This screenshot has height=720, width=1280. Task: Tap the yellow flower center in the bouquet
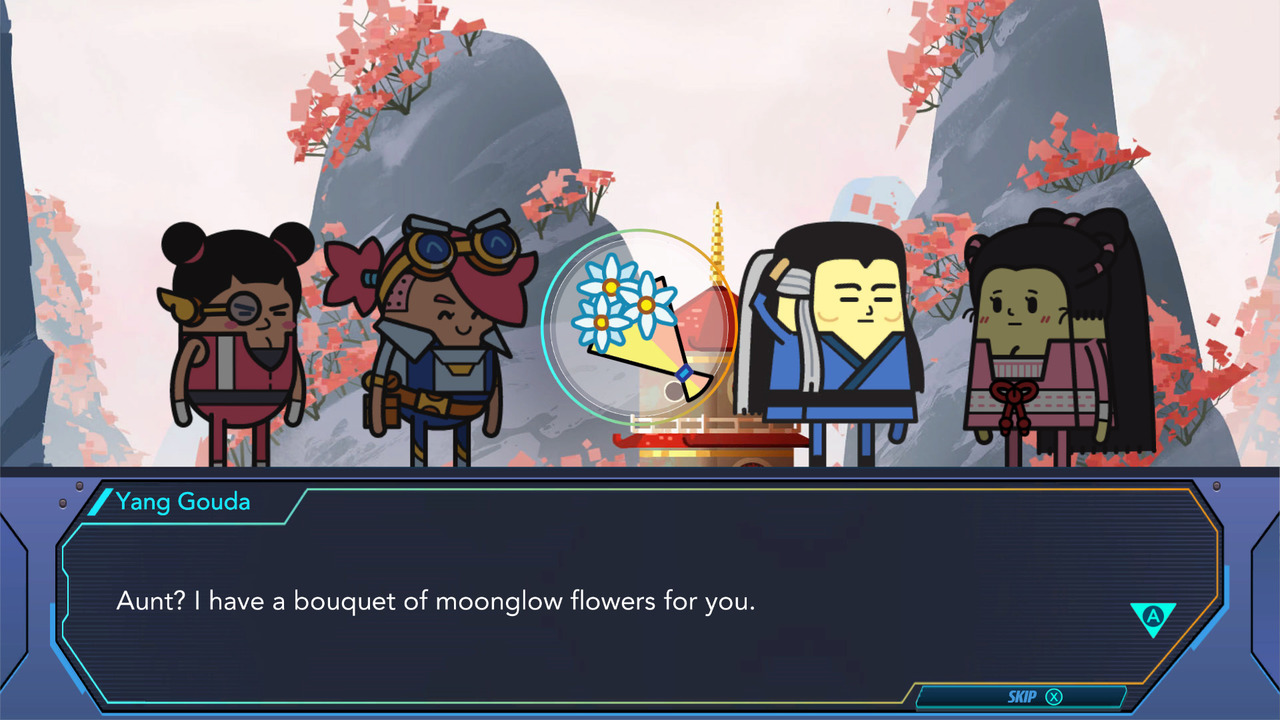pyautogui.click(x=644, y=304)
